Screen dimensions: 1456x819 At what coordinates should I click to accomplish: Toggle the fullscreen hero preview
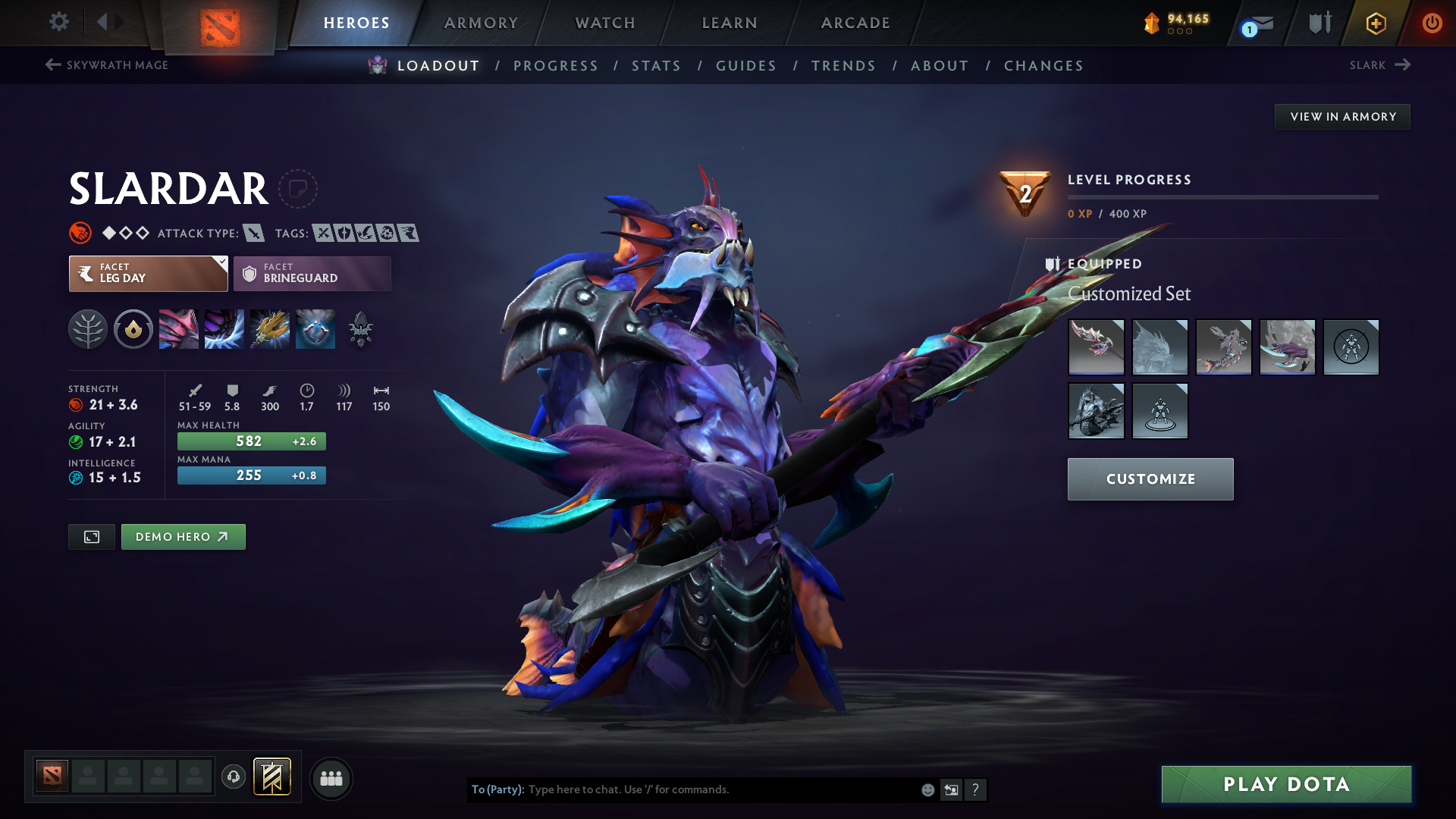(91, 536)
